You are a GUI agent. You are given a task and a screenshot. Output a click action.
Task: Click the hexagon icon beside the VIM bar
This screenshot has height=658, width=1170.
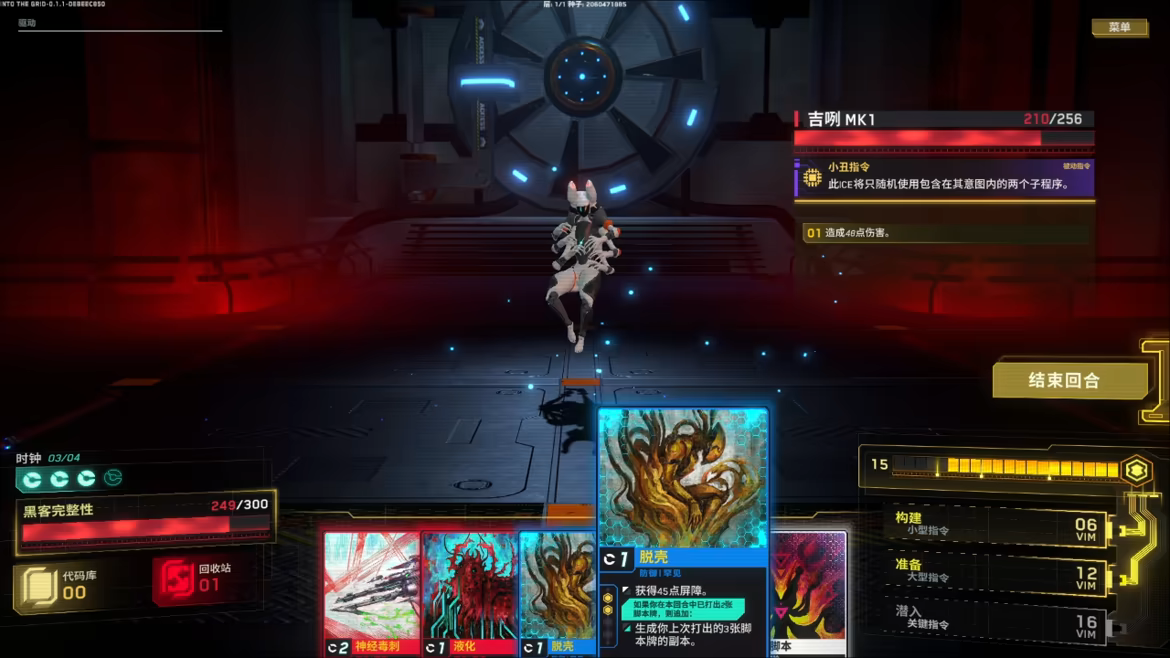1135,470
